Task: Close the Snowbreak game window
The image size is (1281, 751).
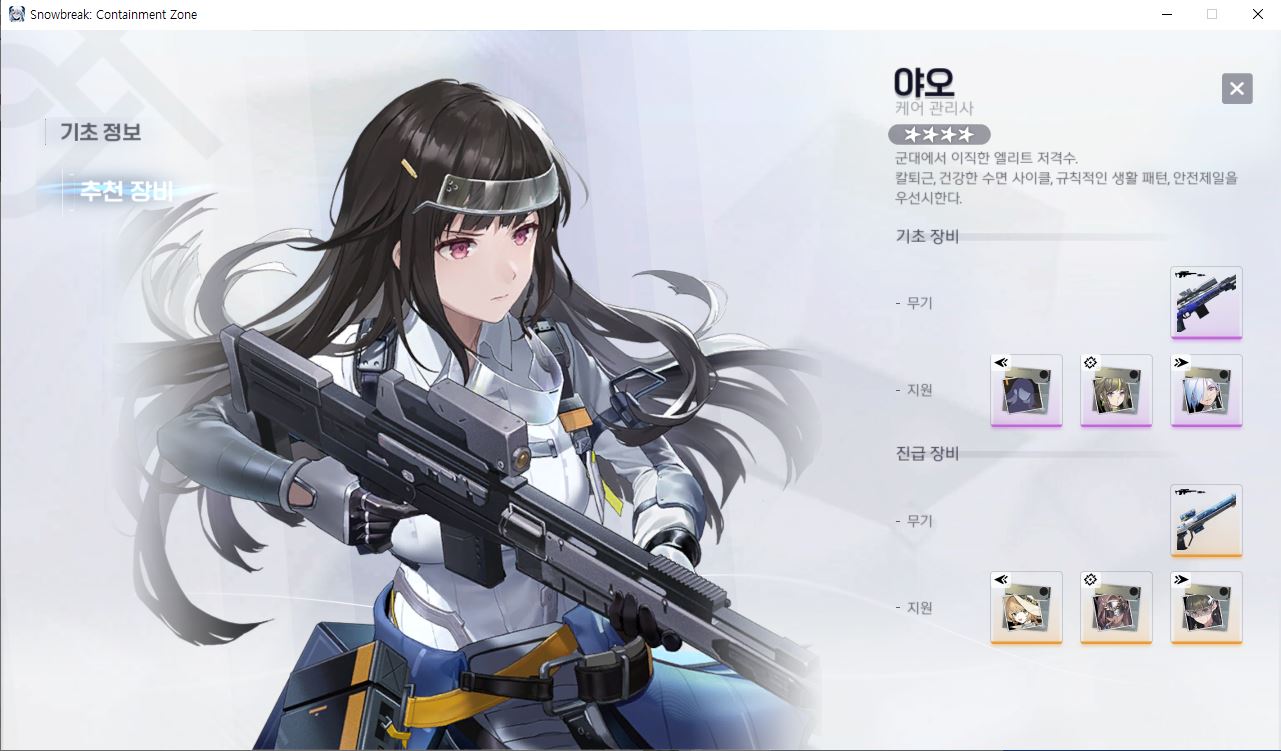Action: [1258, 14]
